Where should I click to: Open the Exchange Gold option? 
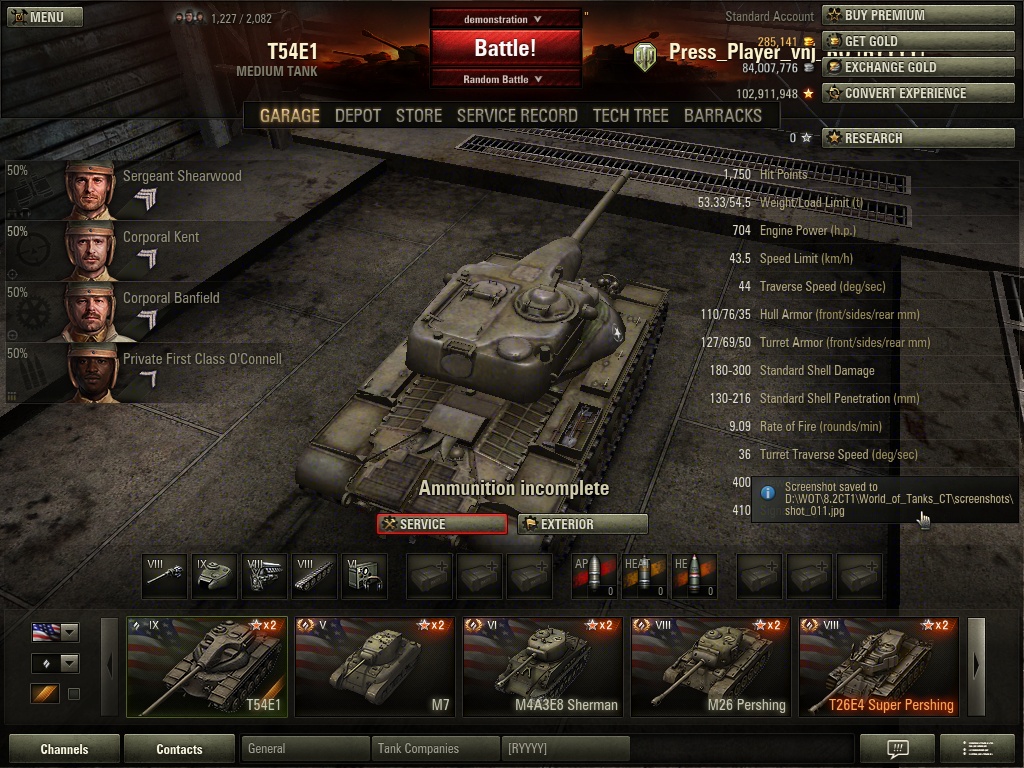[x=917, y=67]
